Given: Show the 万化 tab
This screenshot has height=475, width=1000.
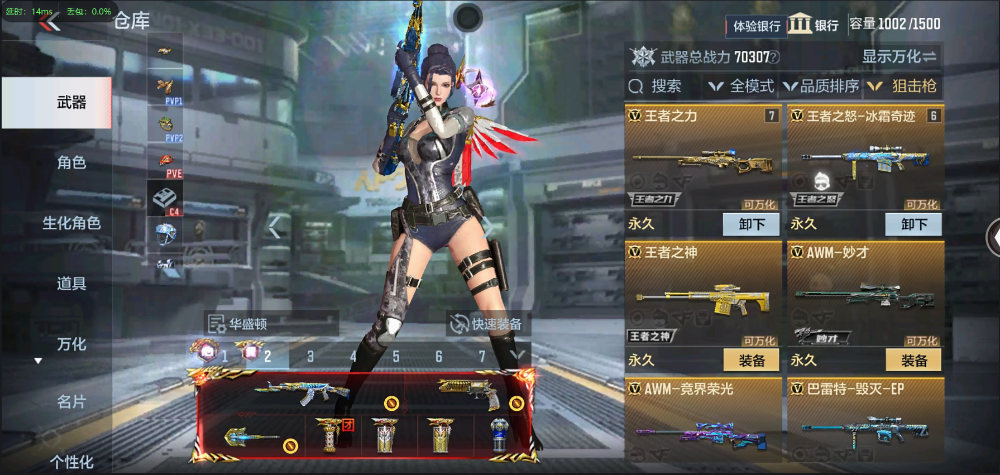Looking at the screenshot, I should tap(71, 344).
